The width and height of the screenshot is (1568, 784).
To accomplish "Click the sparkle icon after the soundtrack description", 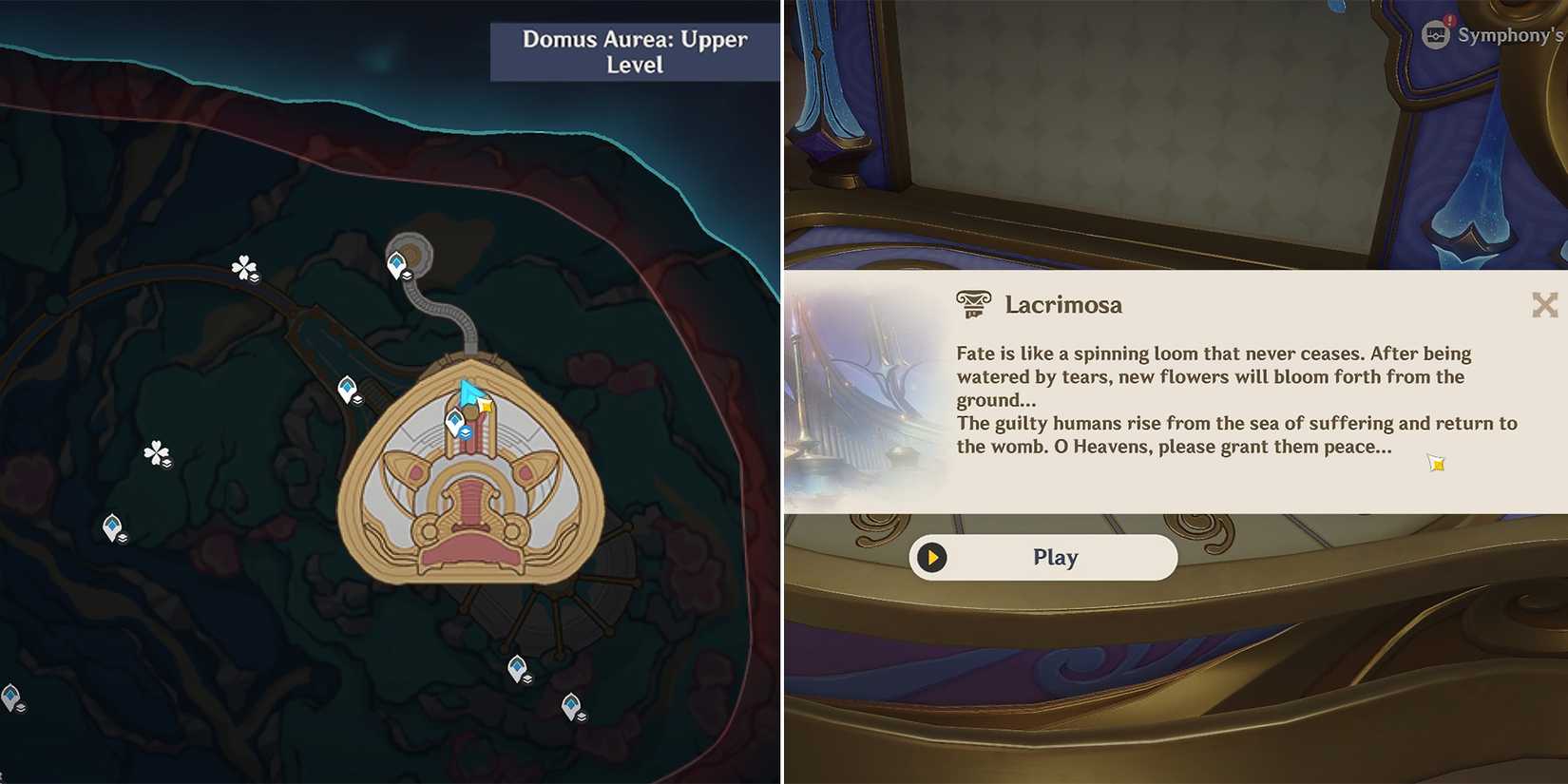I will click(x=1435, y=463).
